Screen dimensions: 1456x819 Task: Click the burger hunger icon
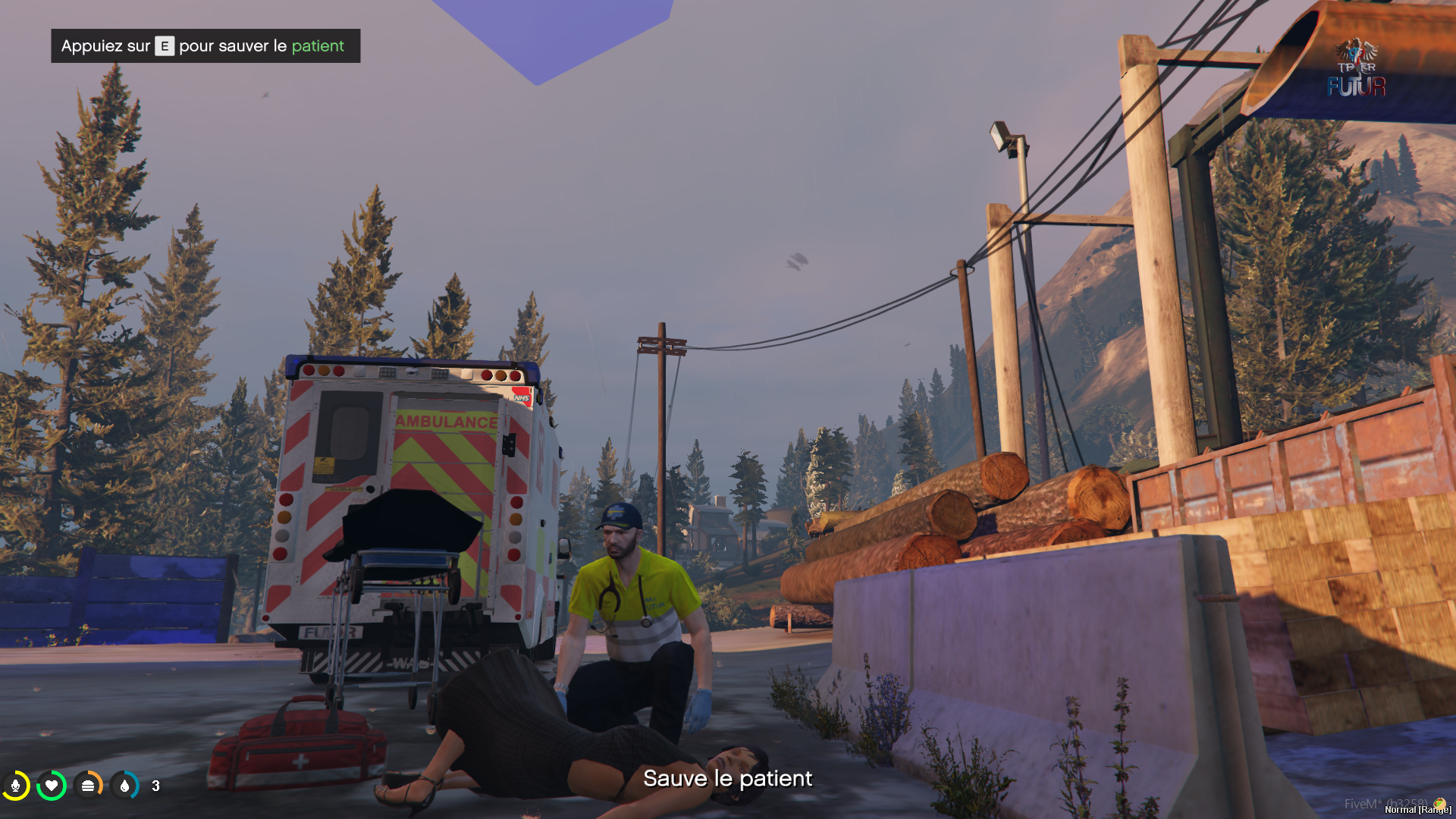(x=88, y=786)
